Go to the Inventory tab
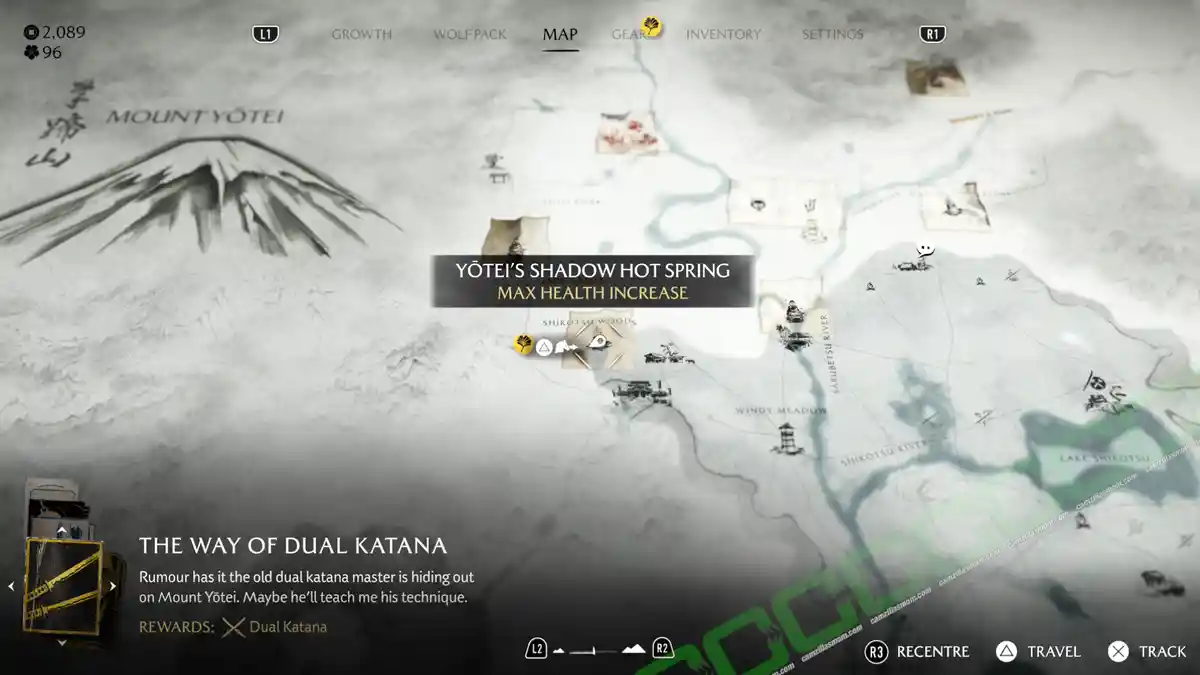 (724, 35)
